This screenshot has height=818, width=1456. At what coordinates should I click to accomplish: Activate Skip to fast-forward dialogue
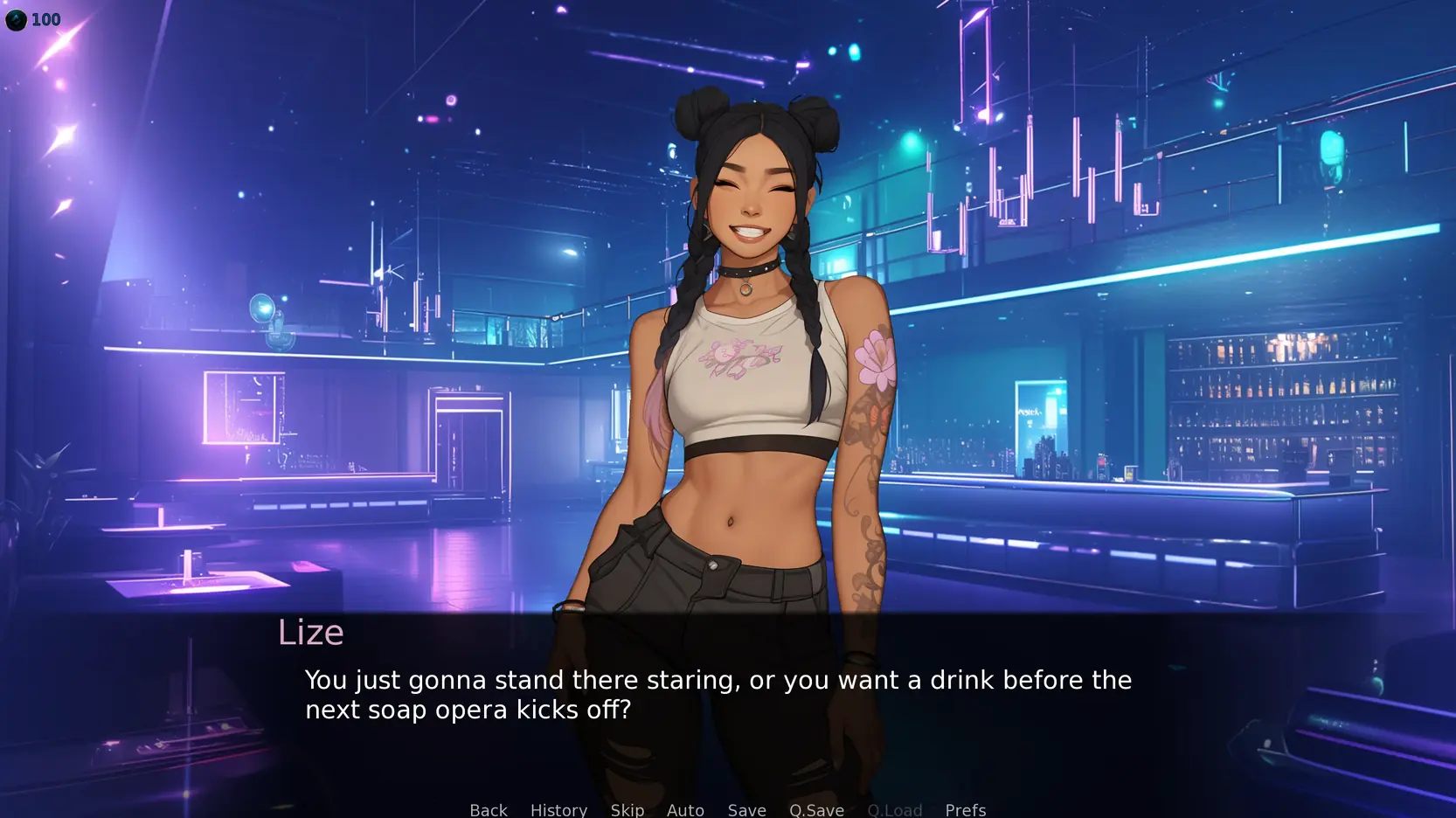pyautogui.click(x=627, y=809)
